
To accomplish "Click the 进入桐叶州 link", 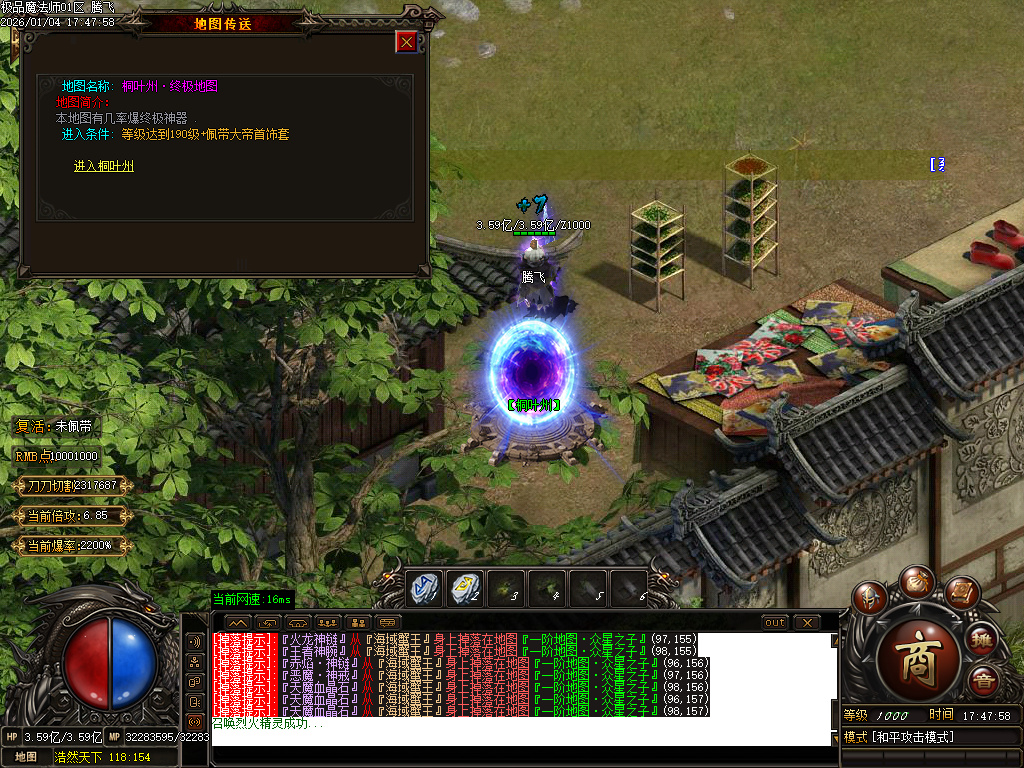I will pos(104,166).
